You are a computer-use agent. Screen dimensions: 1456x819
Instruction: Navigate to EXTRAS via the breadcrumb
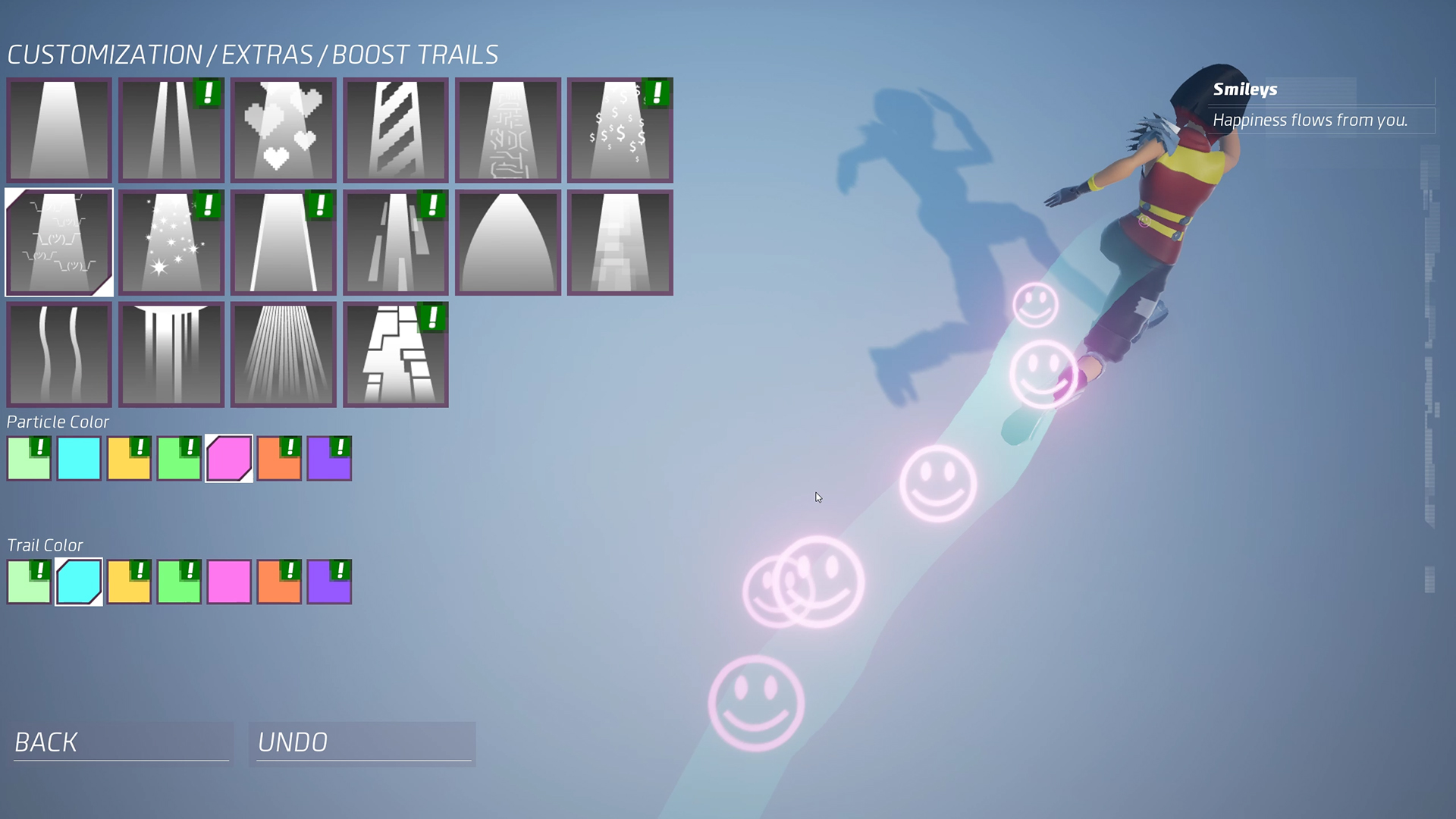[x=269, y=54]
